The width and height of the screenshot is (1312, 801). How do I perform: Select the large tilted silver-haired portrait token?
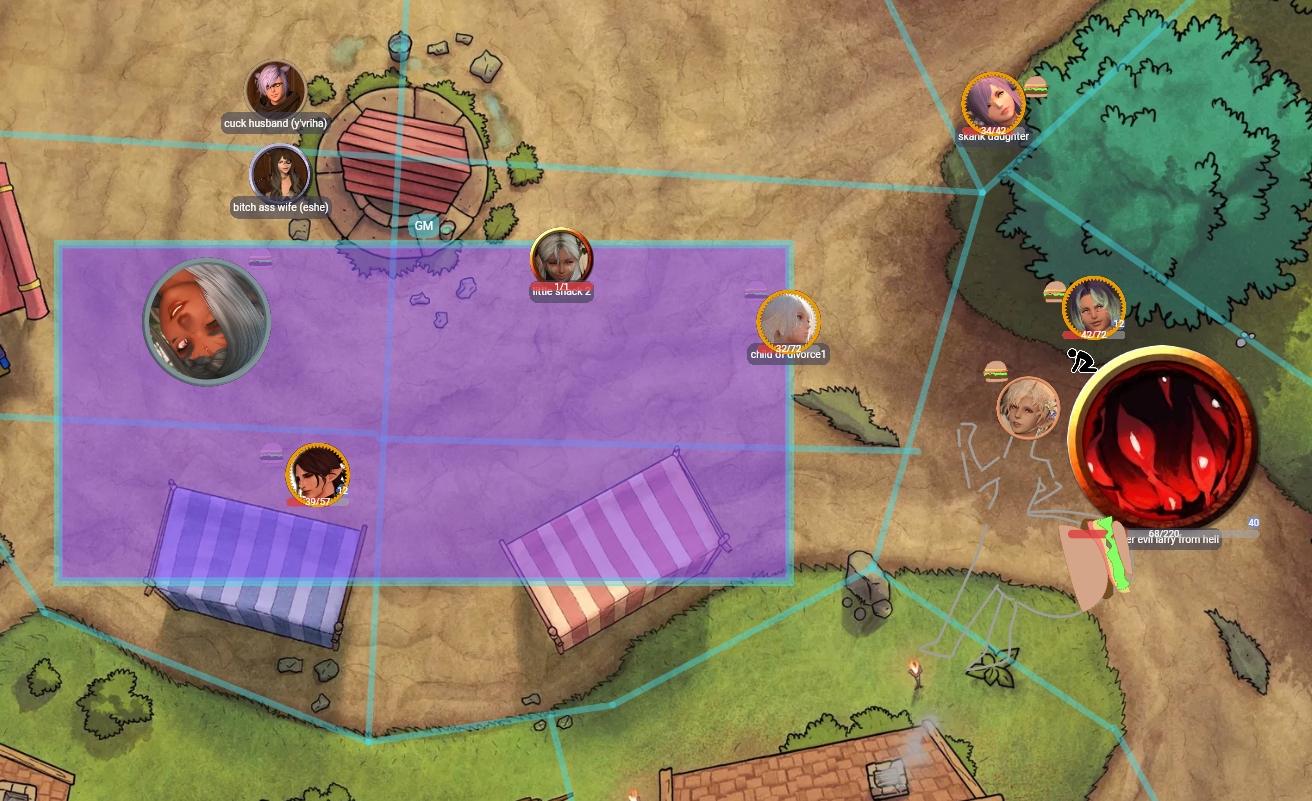pos(207,321)
